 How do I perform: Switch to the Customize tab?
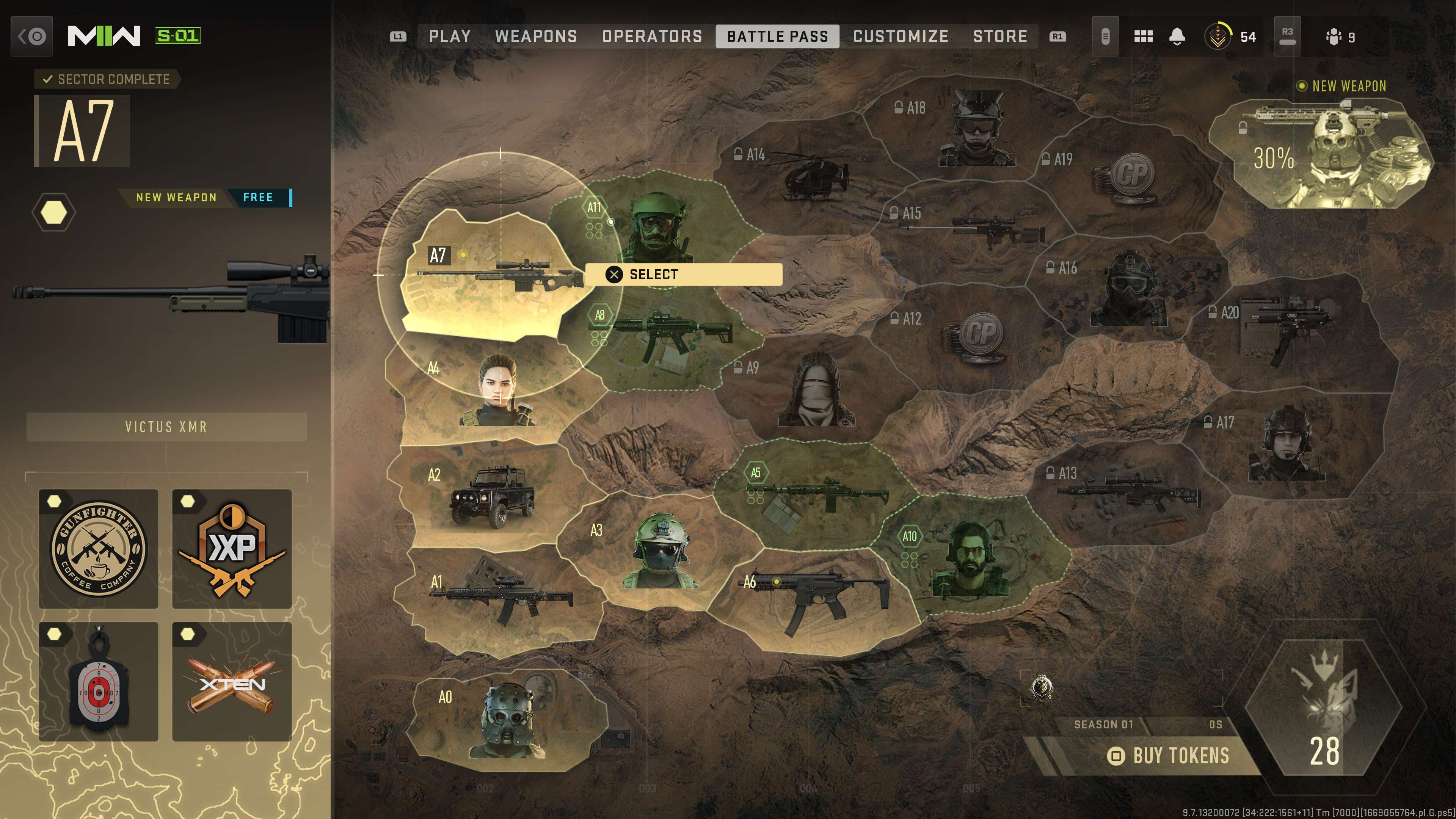click(901, 37)
